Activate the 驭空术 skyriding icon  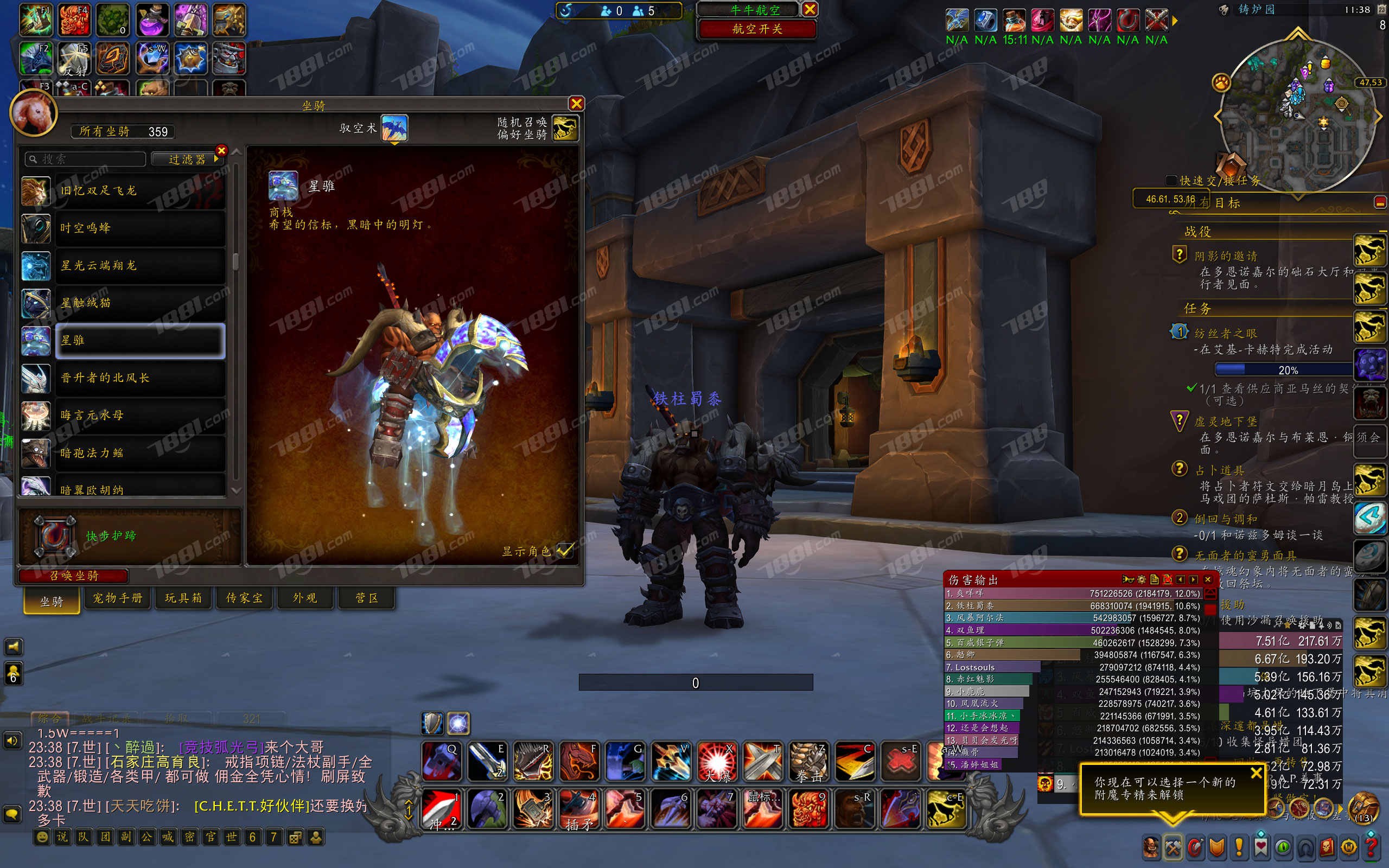[394, 127]
